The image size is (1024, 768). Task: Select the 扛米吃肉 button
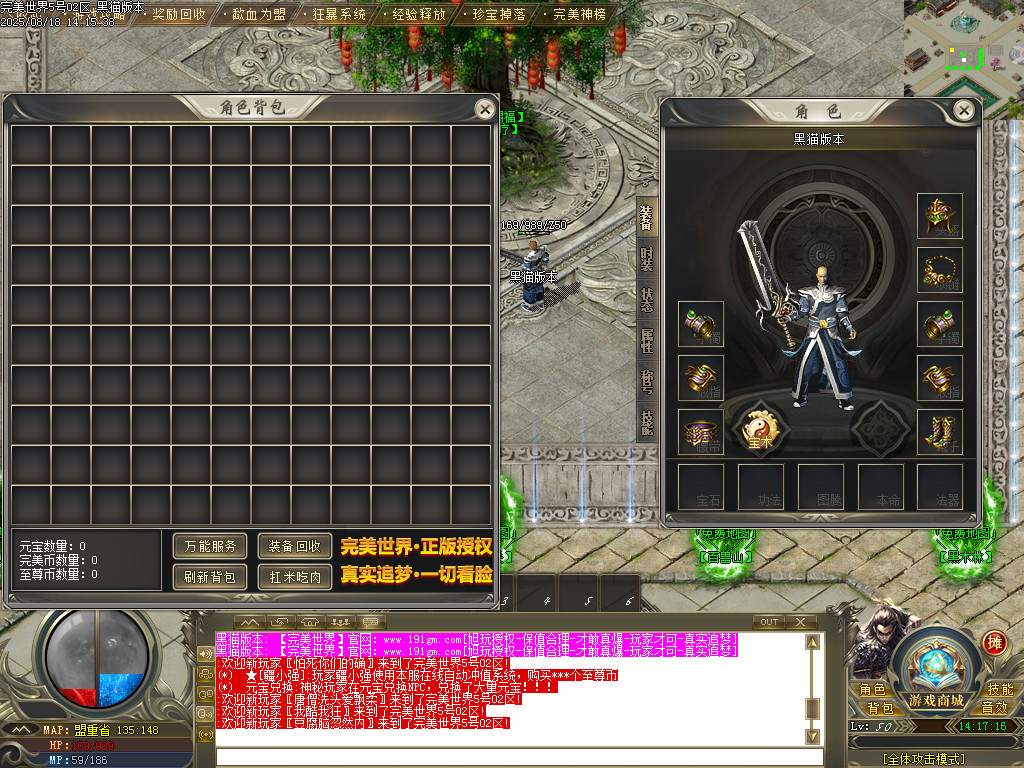295,577
